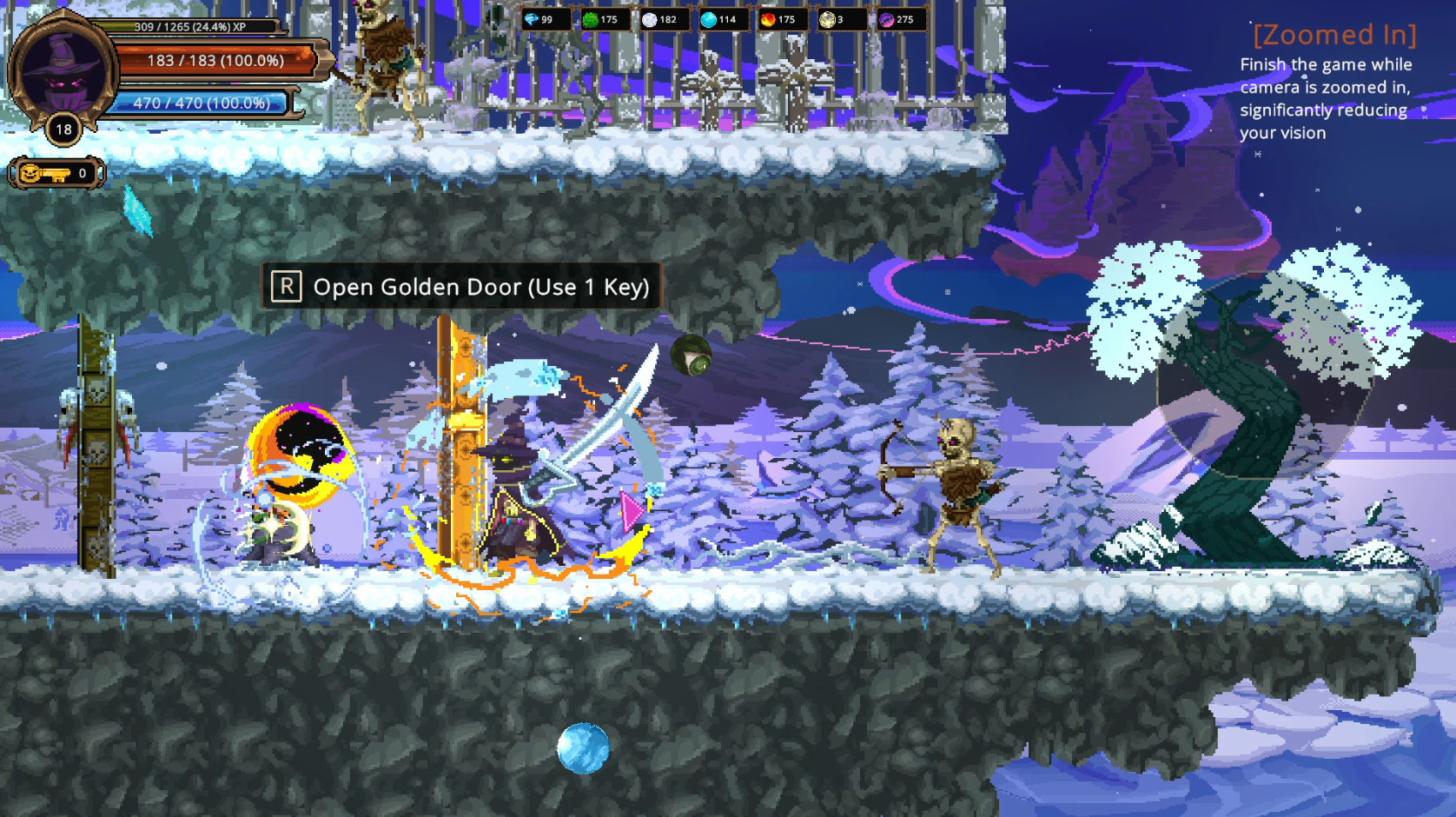Screen dimensions: 1456x817
Task: Click the fire orb resource icon
Action: (768, 19)
